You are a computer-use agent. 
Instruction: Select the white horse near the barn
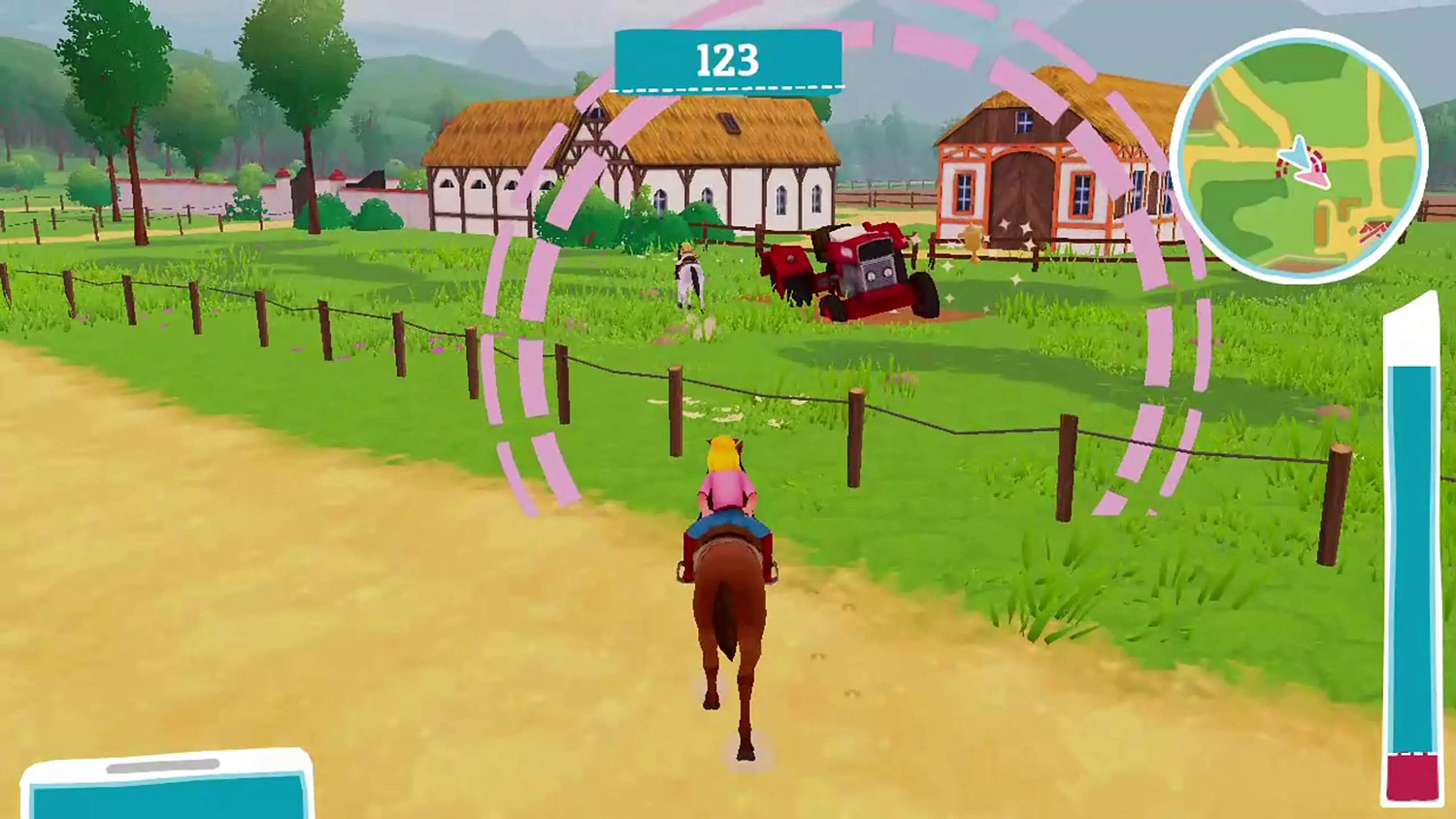pos(691,277)
